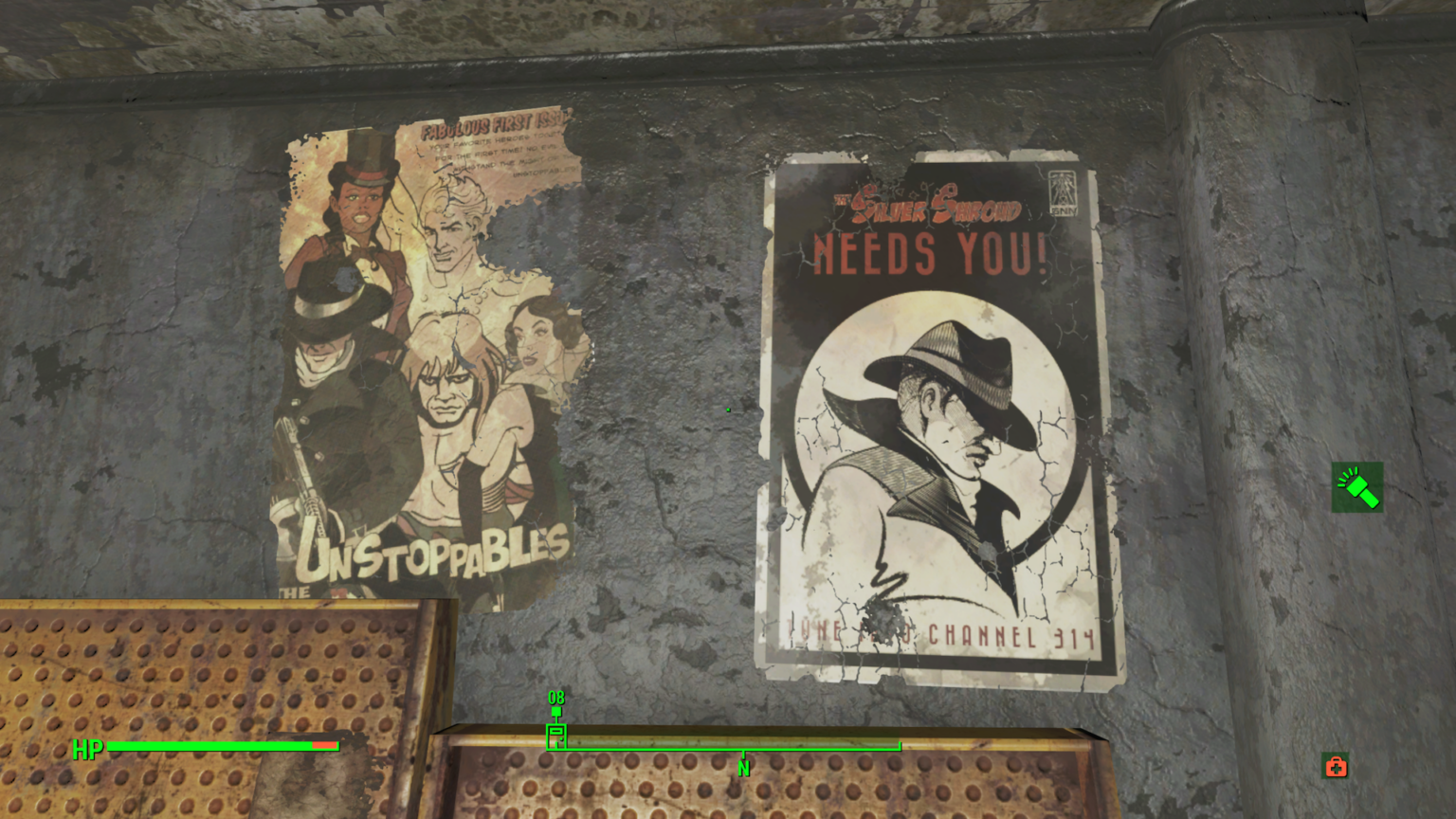Click the N cardinal marker on the compass
1456x819 pixels.
pos(744,770)
